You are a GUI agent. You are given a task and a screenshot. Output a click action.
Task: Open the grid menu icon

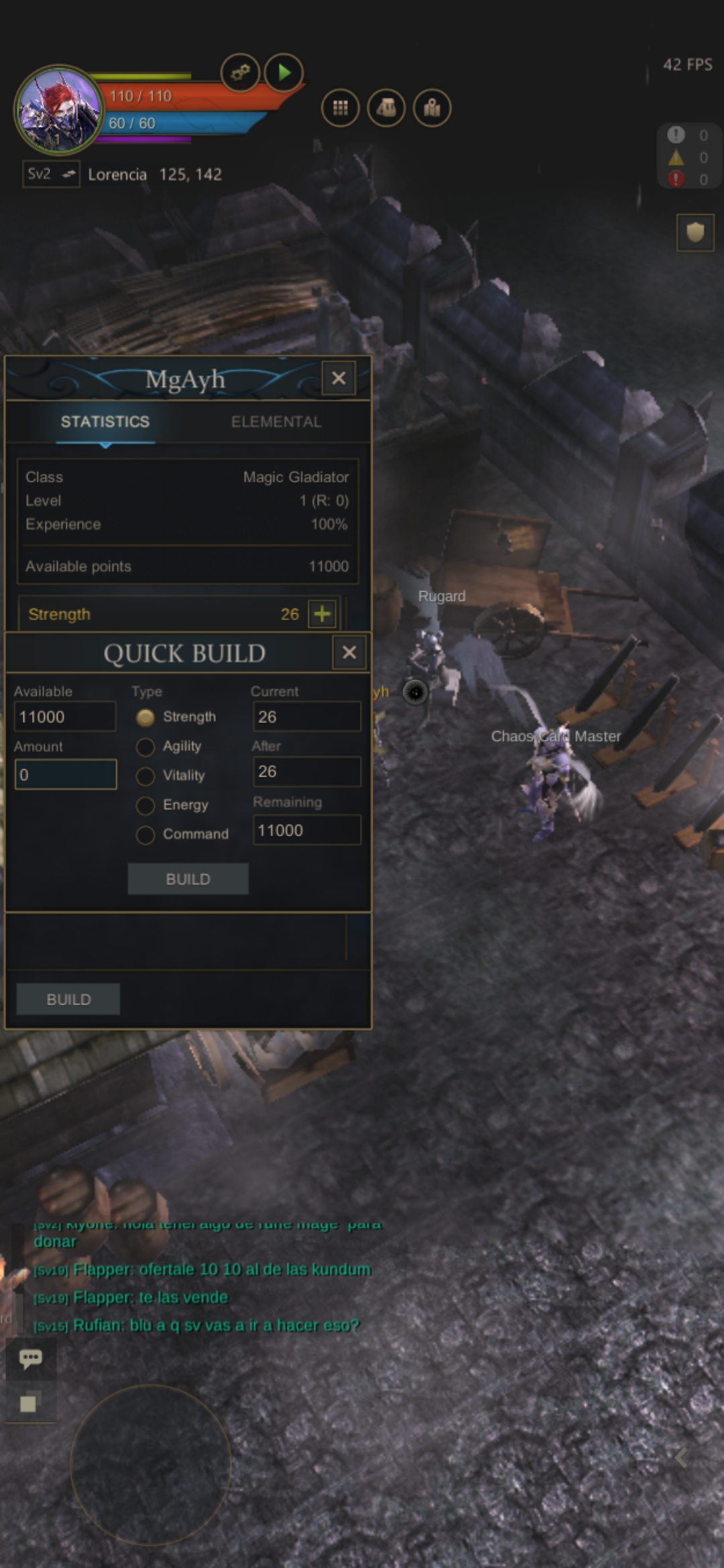(341, 108)
